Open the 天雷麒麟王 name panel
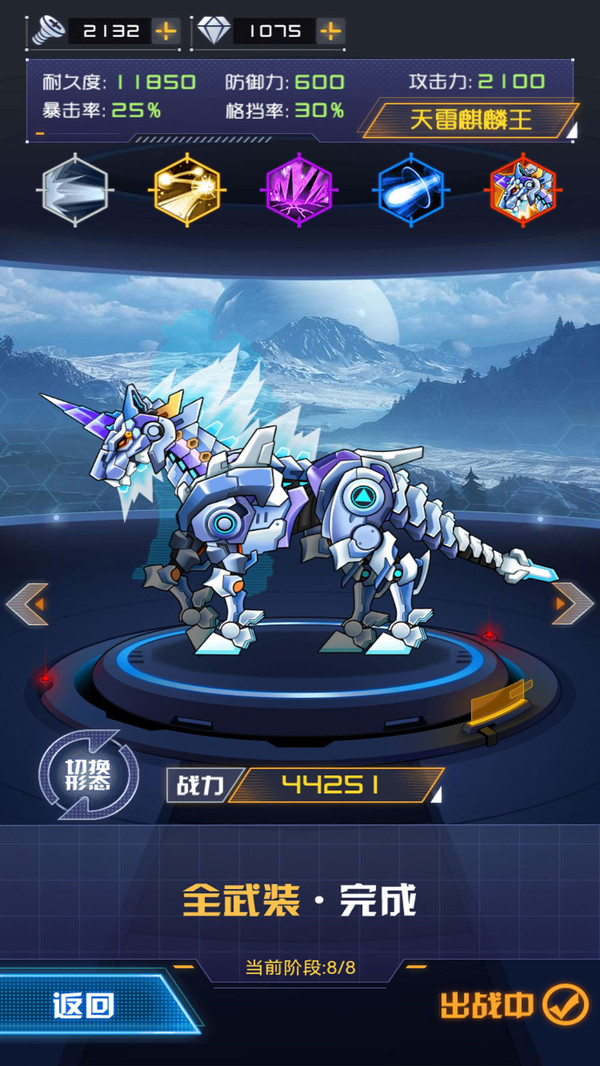Viewport: 600px width, 1066px height. click(x=470, y=121)
